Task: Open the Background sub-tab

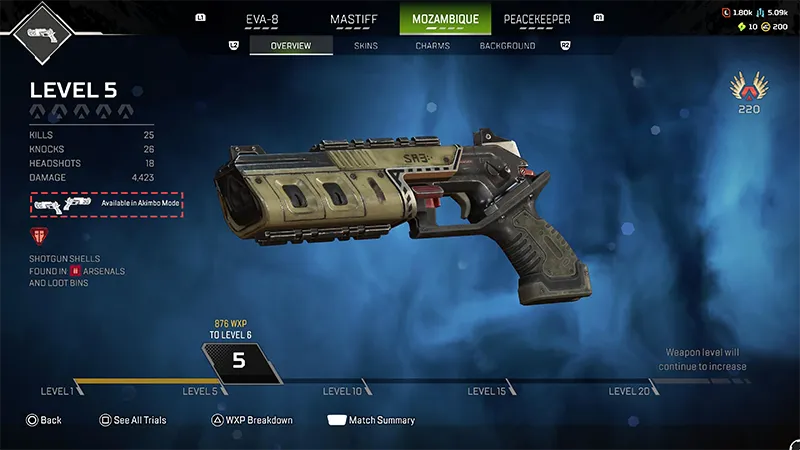Action: coord(507,46)
